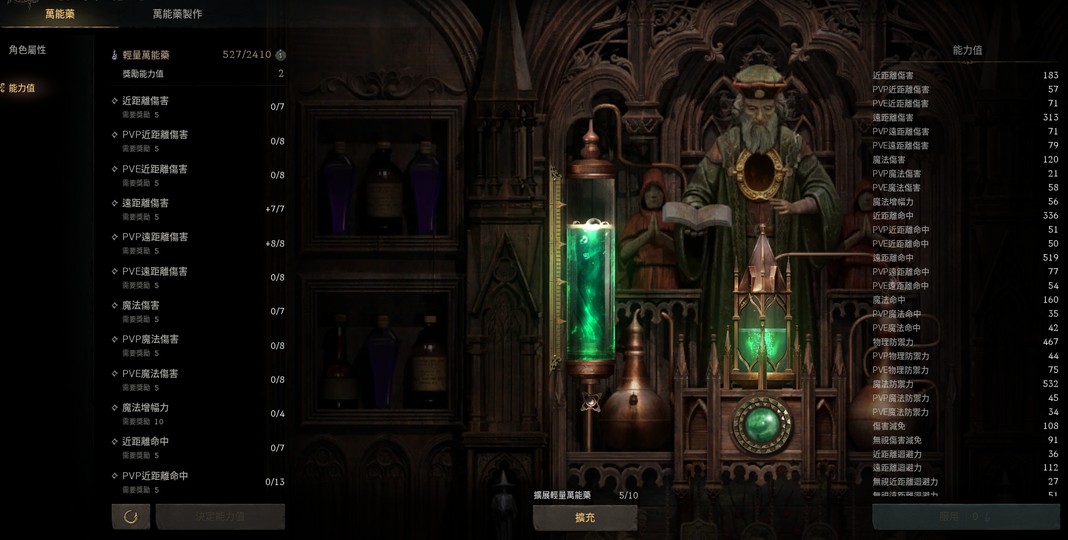Select the 近距離命中 stat row

(x=198, y=448)
